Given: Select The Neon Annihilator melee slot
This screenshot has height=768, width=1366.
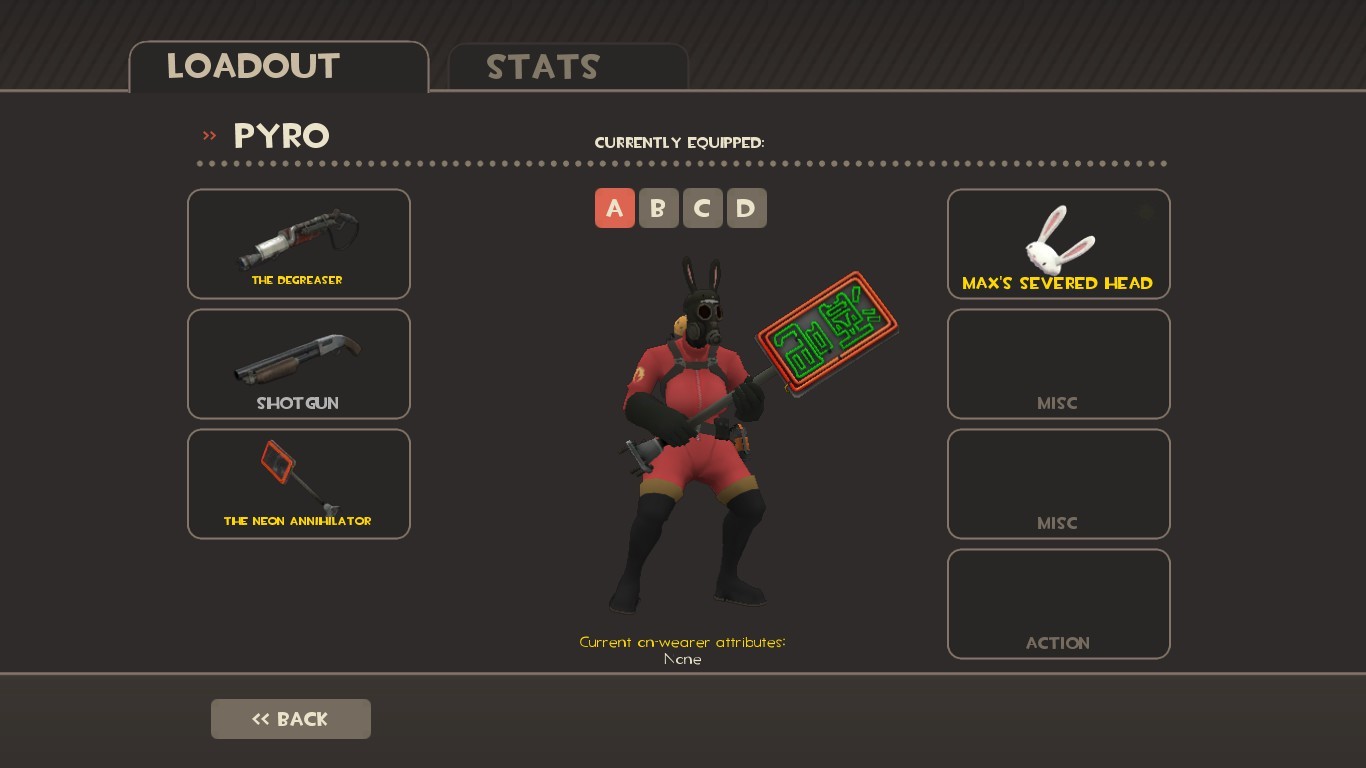Looking at the screenshot, I should tap(298, 483).
